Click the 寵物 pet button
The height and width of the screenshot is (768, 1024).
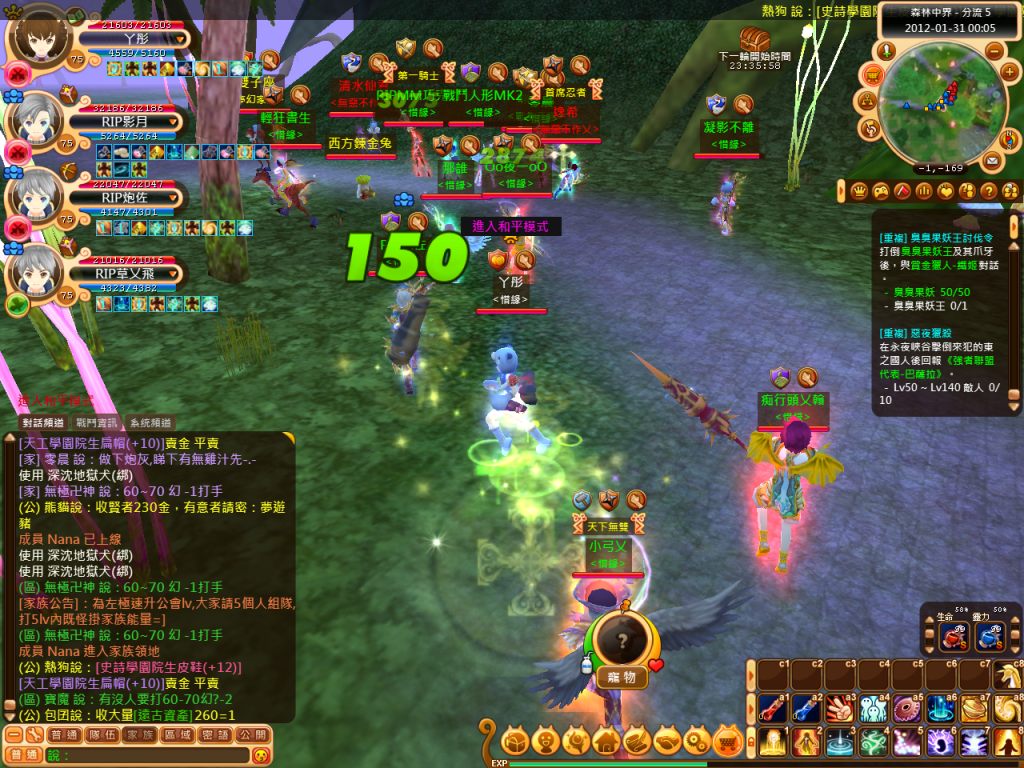point(622,678)
